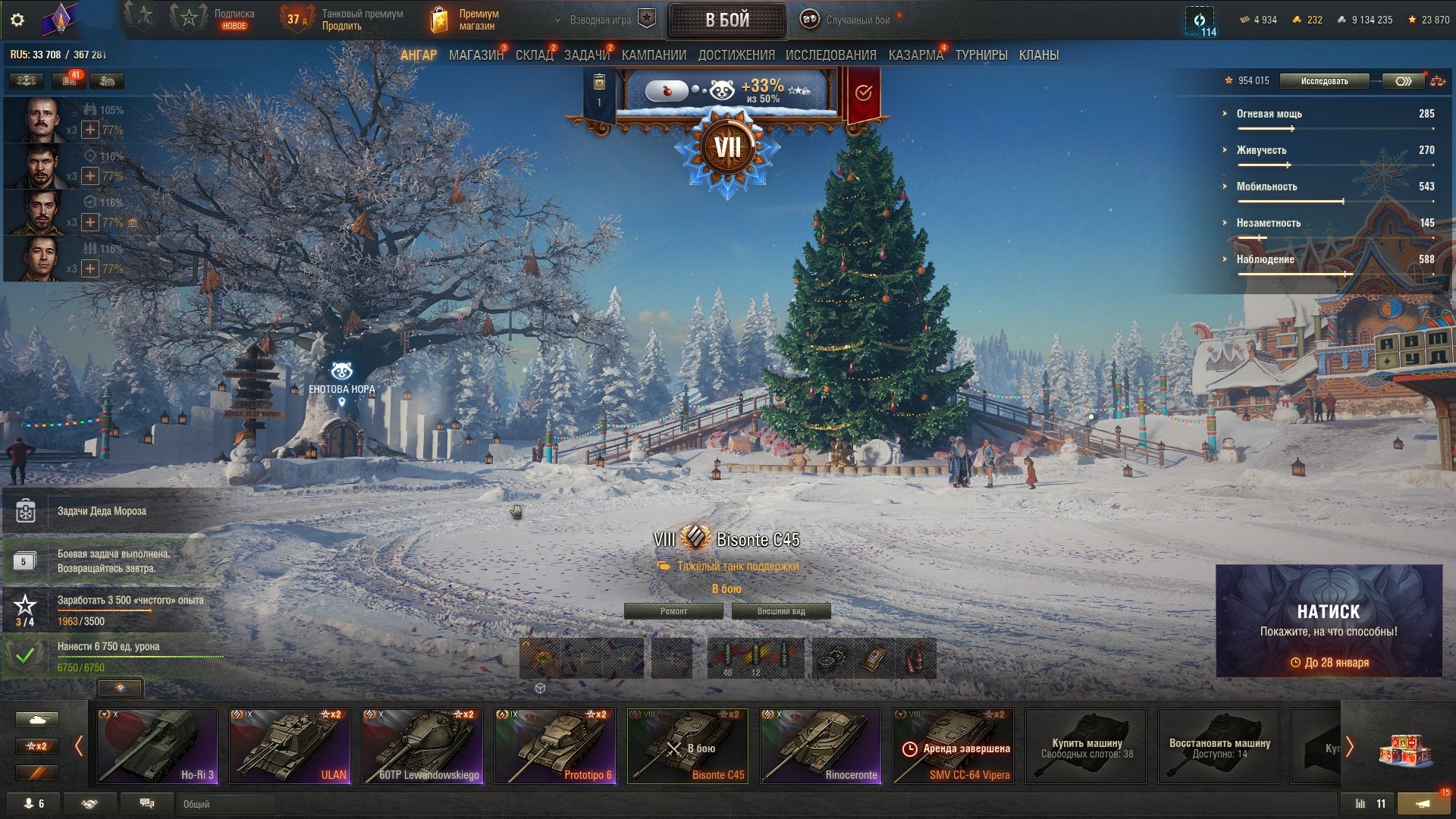
Task: Open the Внешний вид customization button
Action: pyautogui.click(x=781, y=611)
